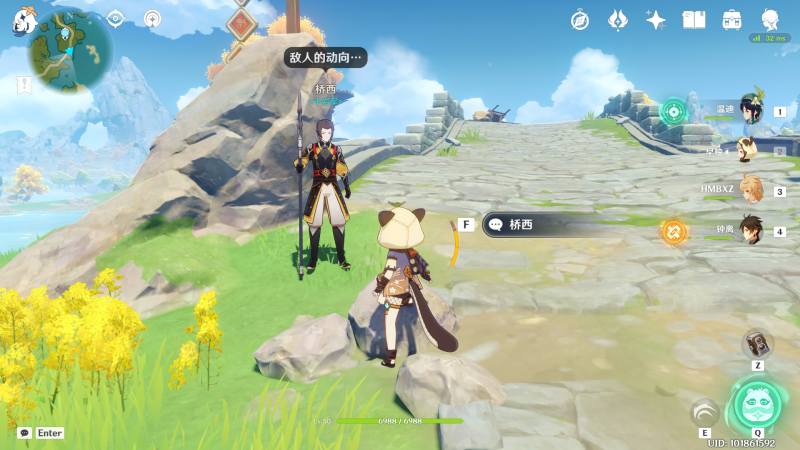Open the four-pointed star events icon
This screenshot has width=800, height=450.
coord(656,19)
